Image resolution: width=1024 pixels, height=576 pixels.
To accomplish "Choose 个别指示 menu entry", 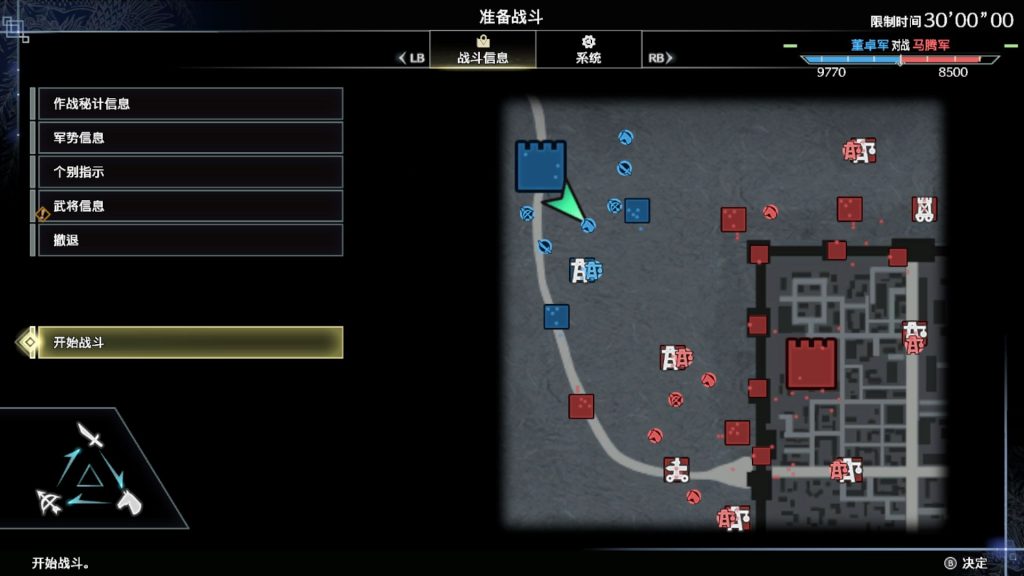I will (x=190, y=172).
